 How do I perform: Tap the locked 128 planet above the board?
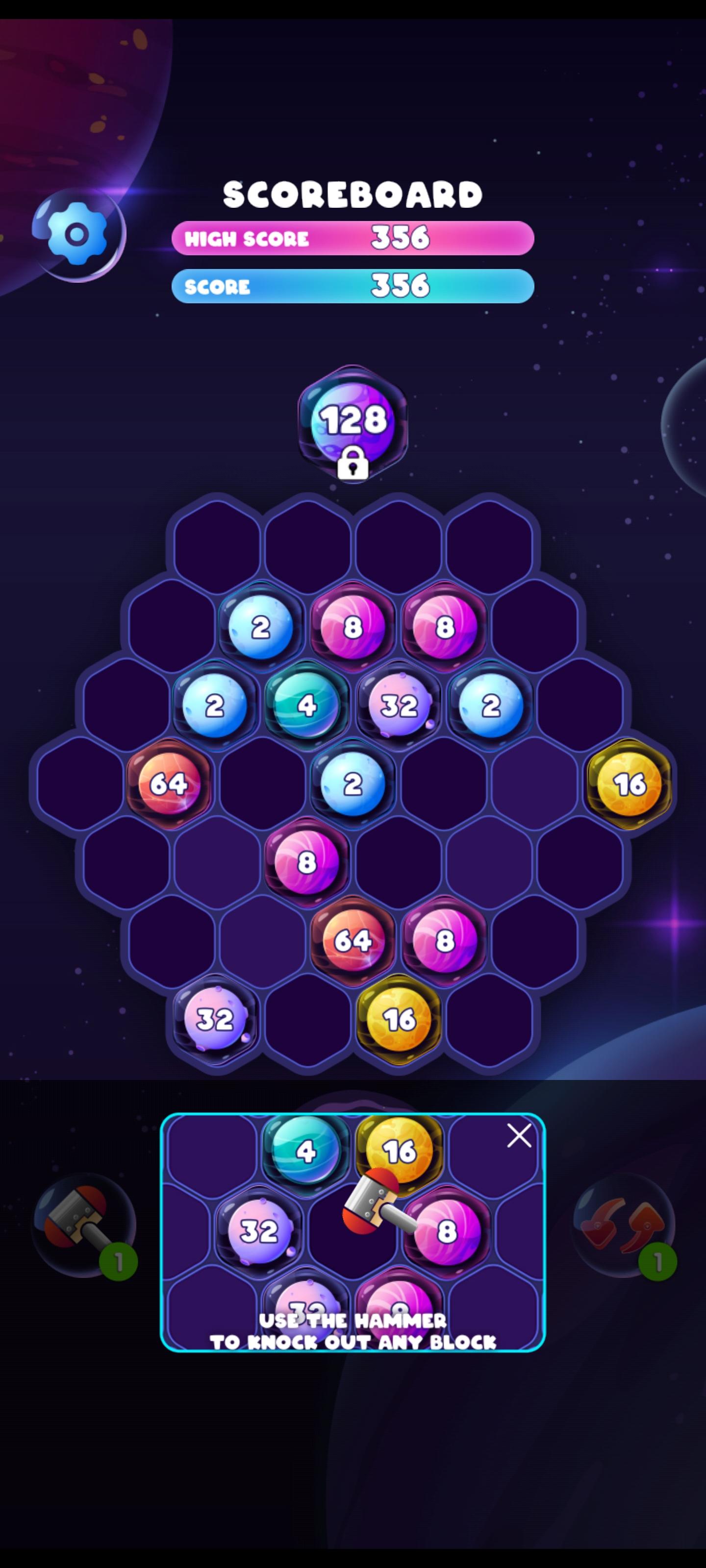point(352,420)
